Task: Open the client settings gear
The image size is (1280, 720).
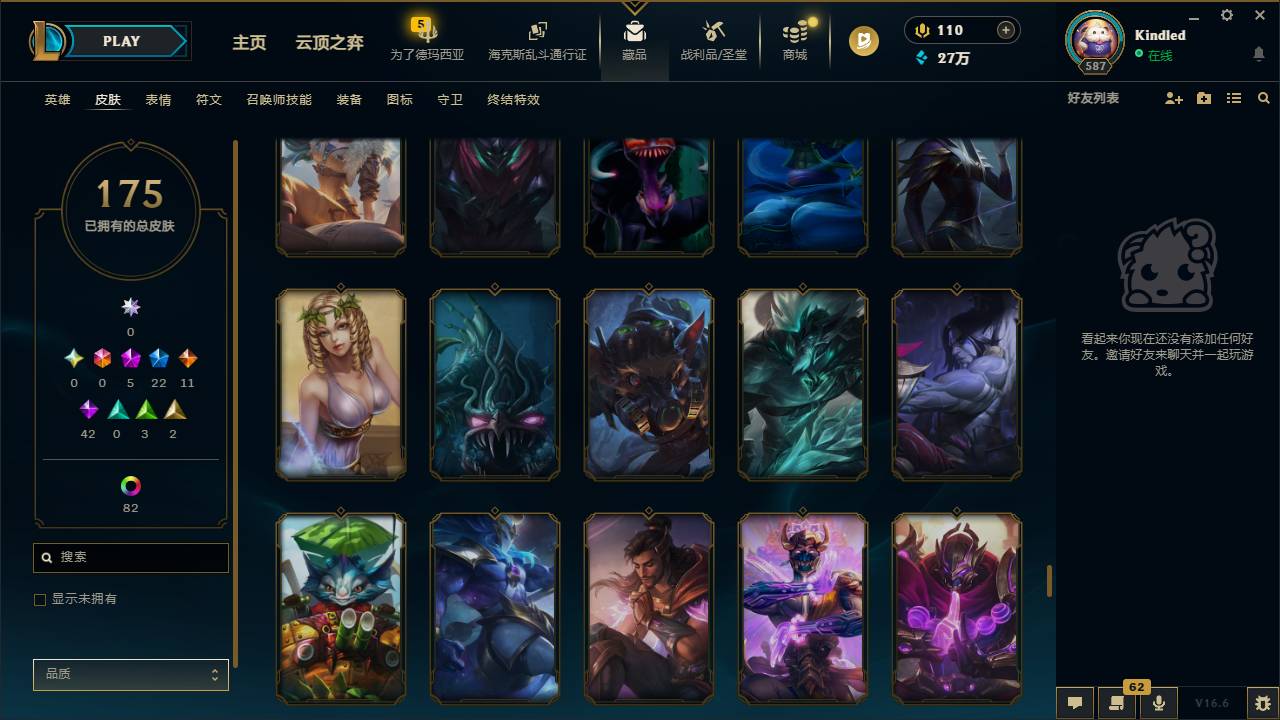Action: click(1225, 16)
